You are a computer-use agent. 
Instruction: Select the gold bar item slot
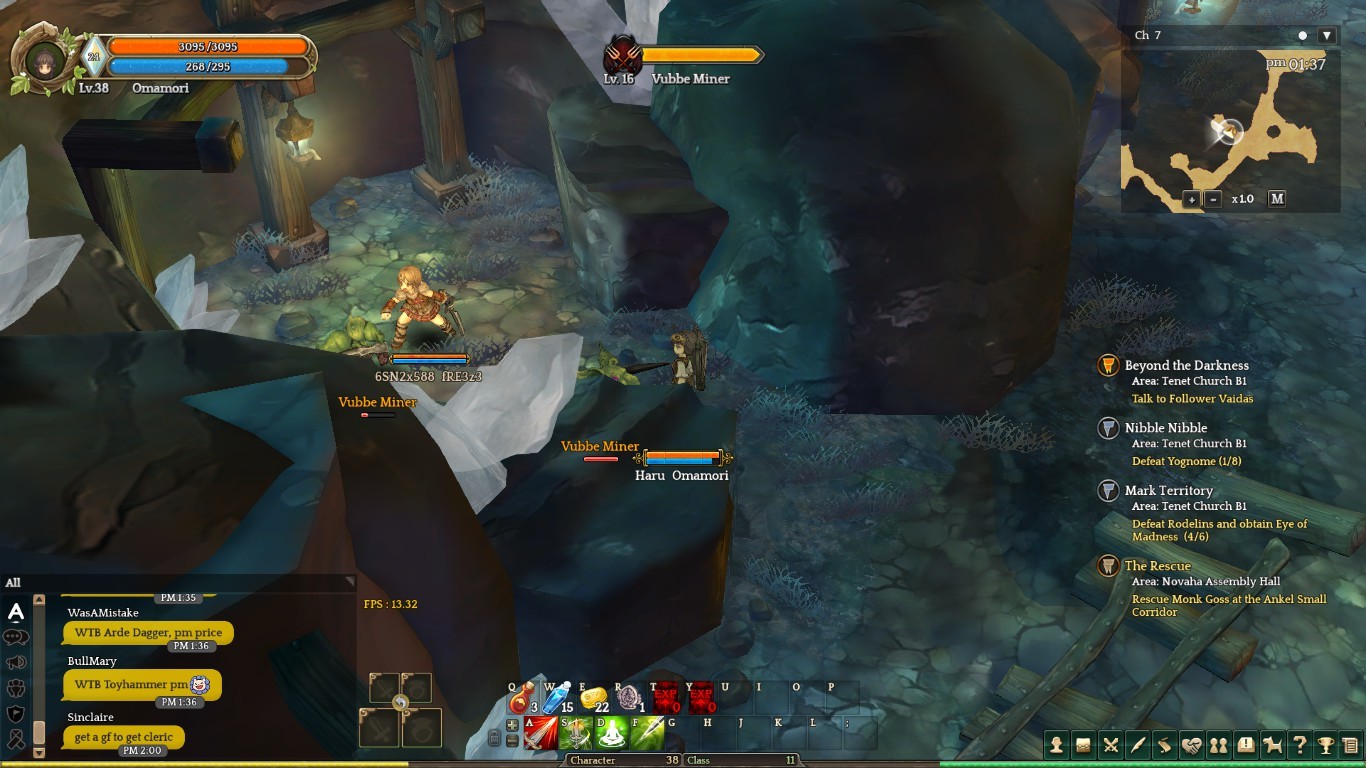click(593, 697)
